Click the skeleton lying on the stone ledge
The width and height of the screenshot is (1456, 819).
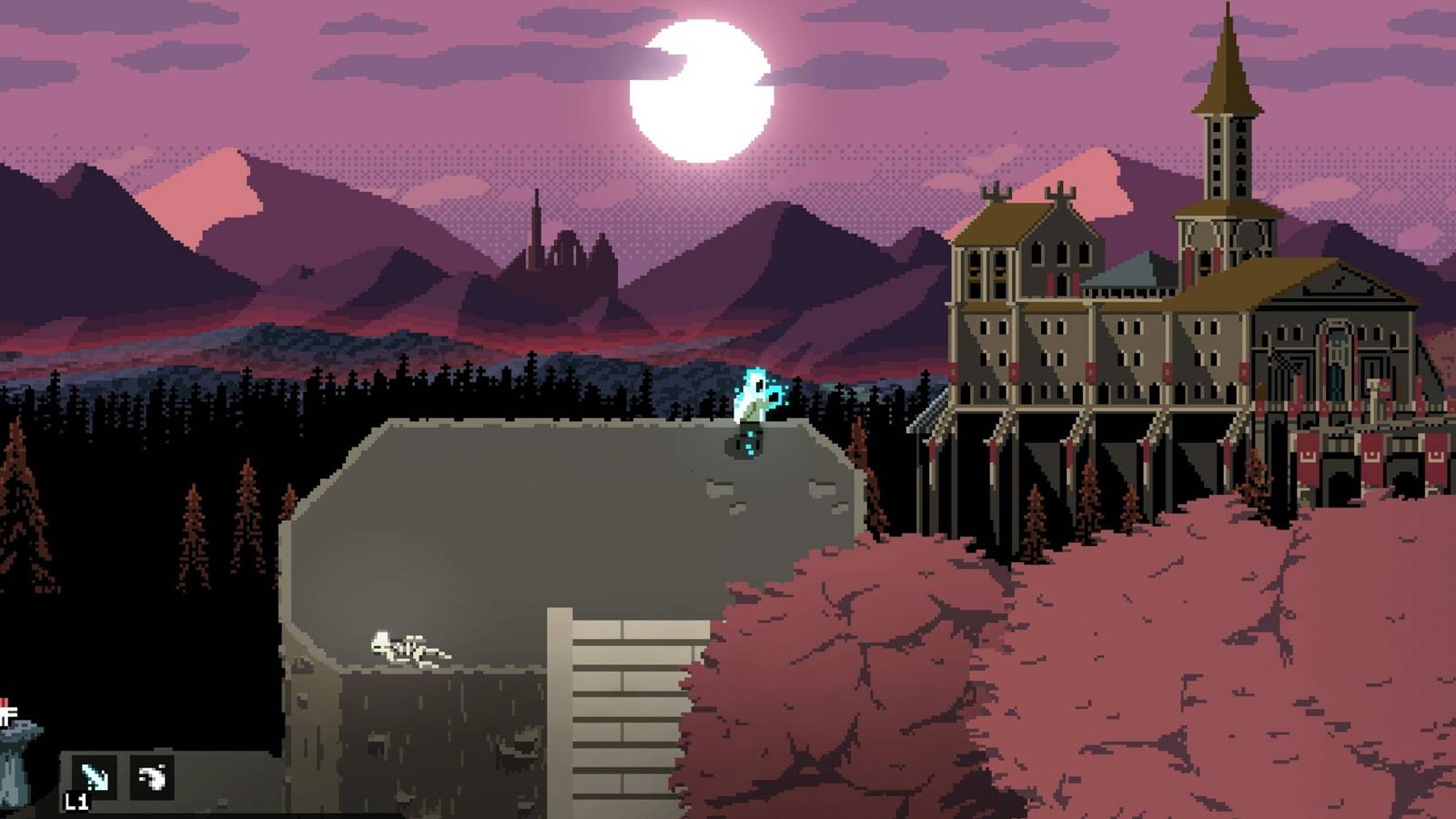point(409,648)
